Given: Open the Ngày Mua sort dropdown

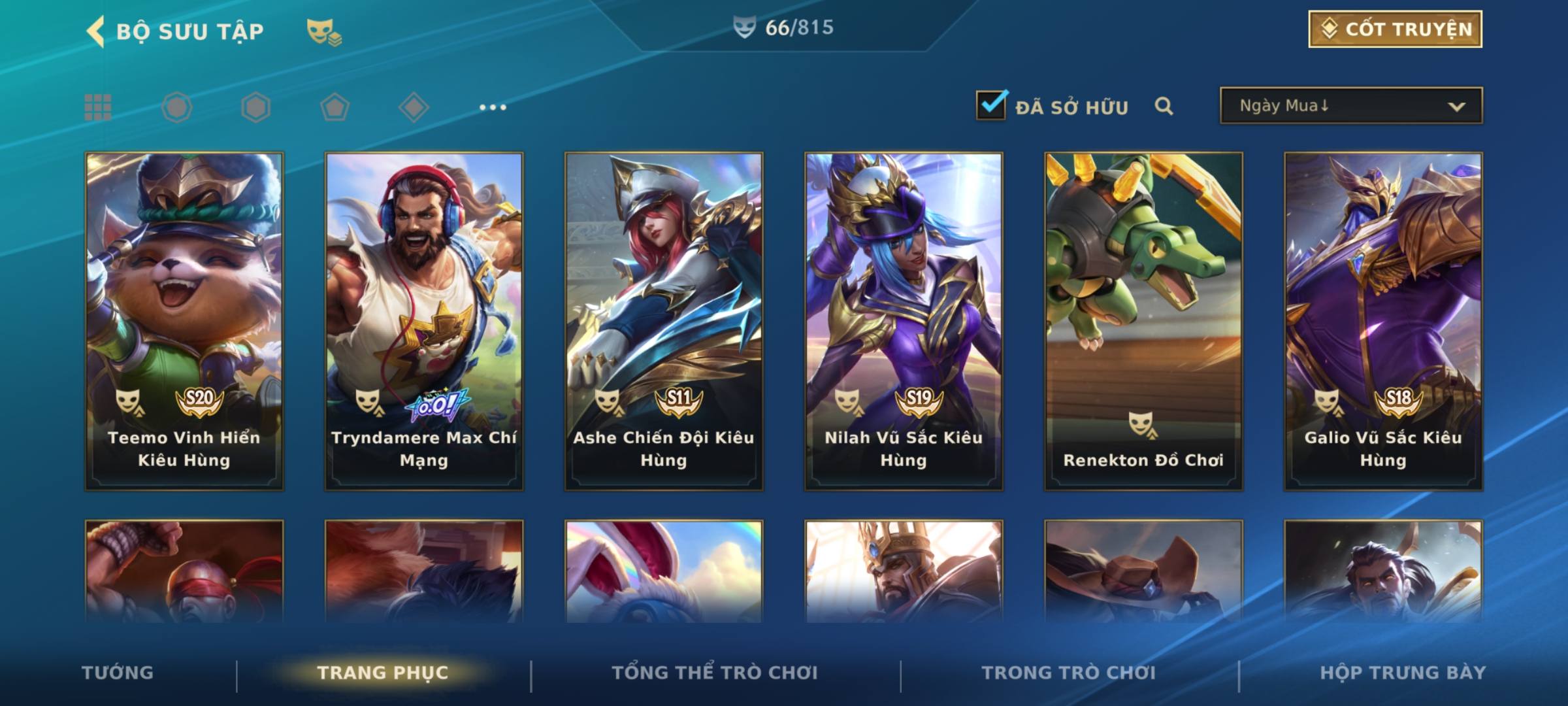Looking at the screenshot, I should coord(1350,106).
